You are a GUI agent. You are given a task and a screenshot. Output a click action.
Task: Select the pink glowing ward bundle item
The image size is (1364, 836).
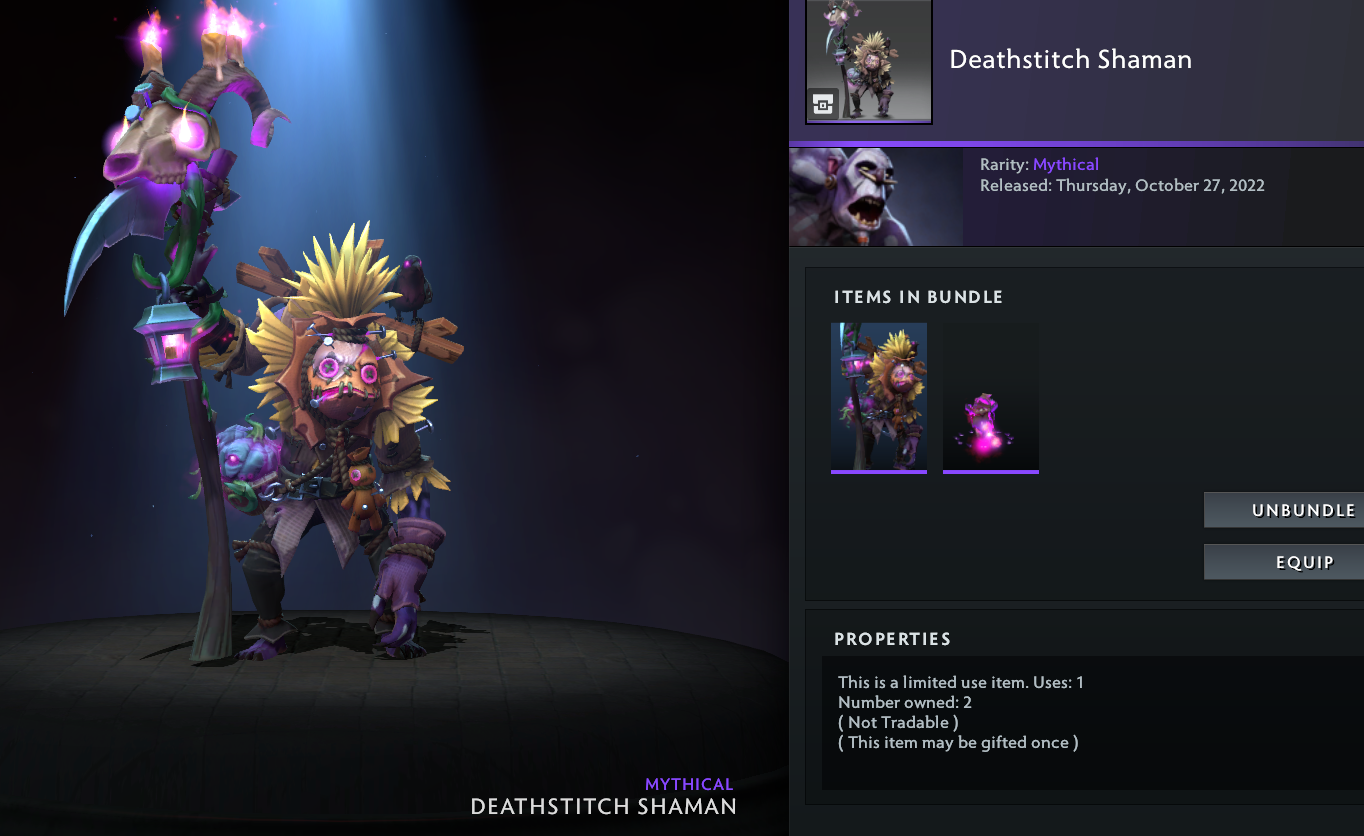[x=991, y=397]
